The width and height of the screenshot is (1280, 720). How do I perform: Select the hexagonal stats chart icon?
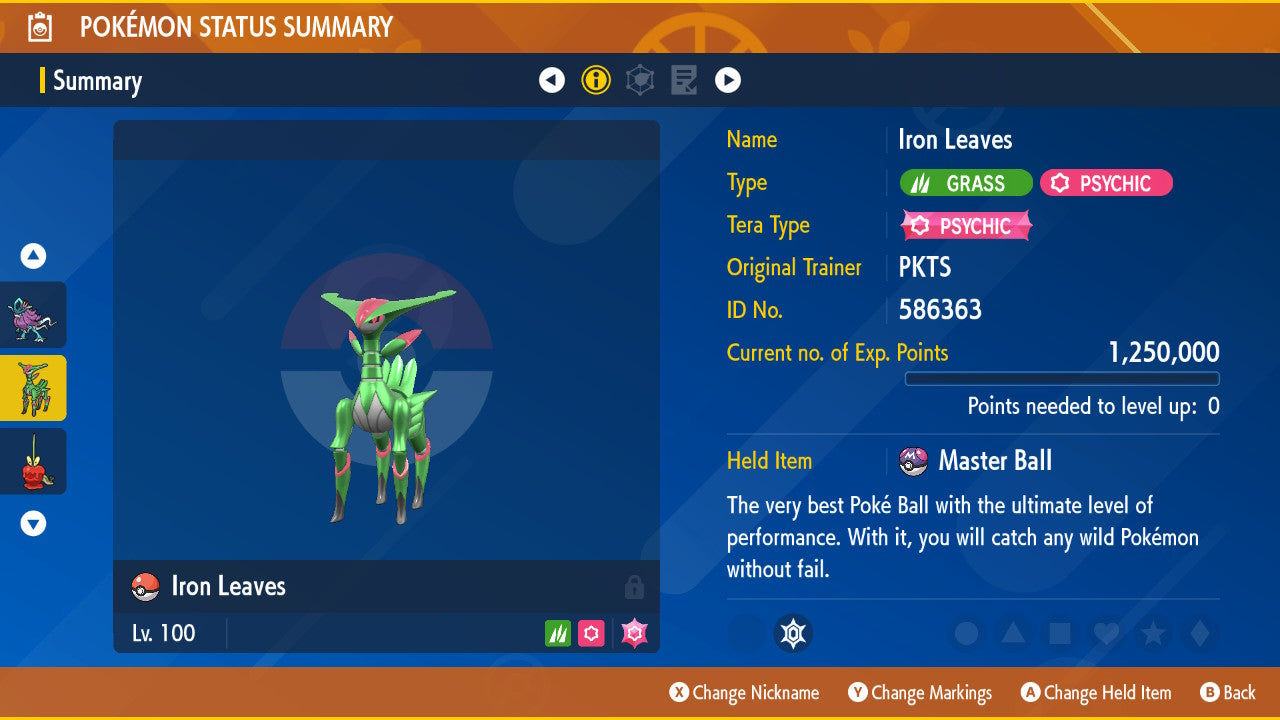(x=640, y=79)
